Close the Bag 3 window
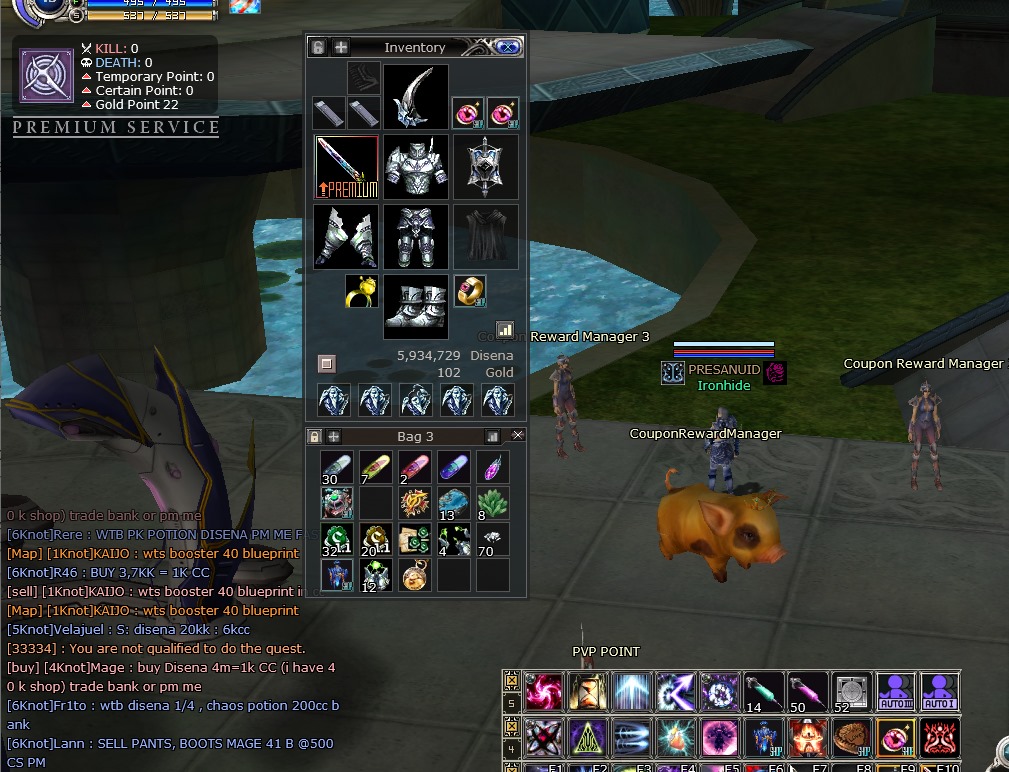This screenshot has height=772, width=1009. pyautogui.click(x=517, y=436)
